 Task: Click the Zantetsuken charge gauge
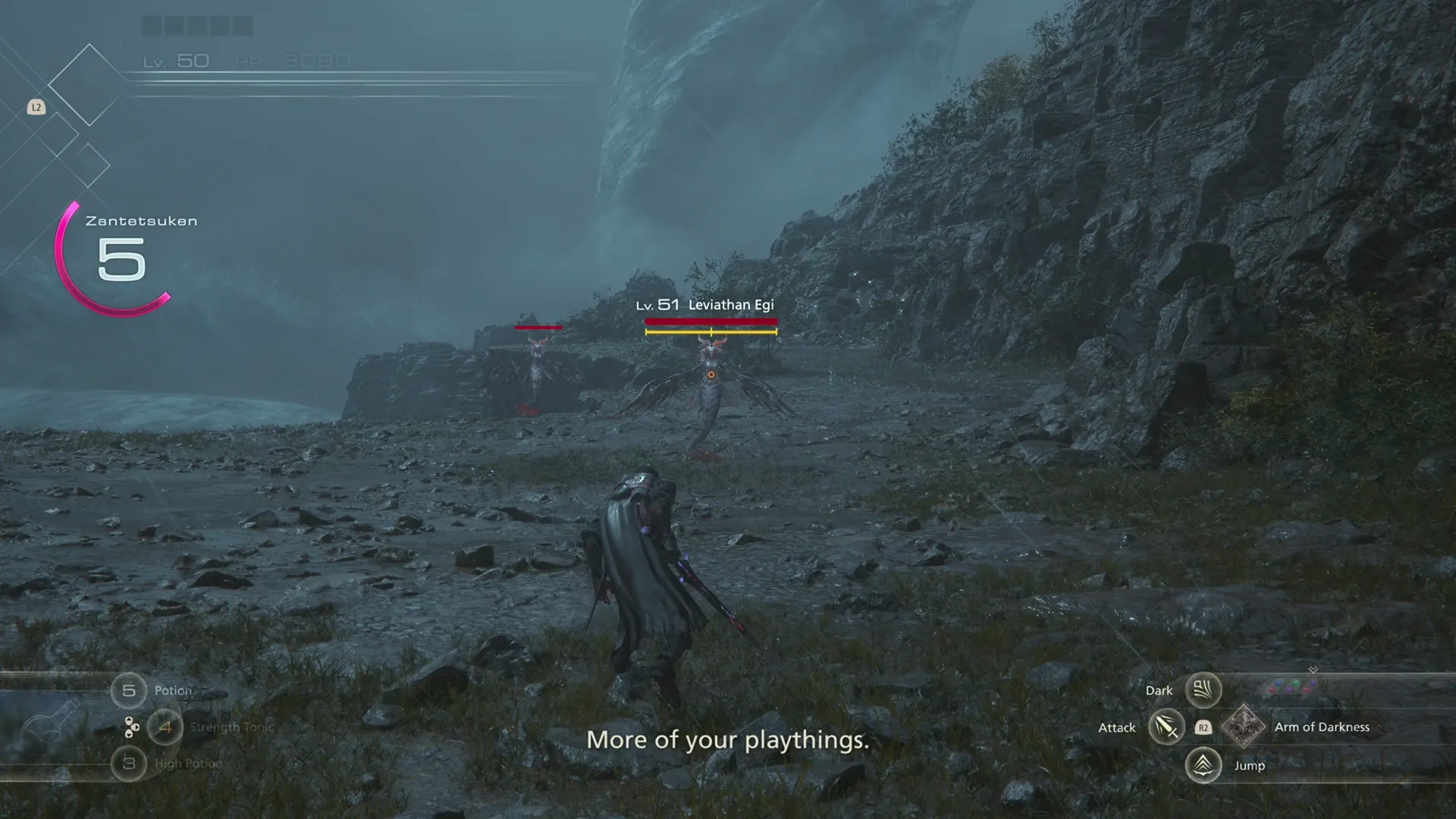click(x=114, y=258)
